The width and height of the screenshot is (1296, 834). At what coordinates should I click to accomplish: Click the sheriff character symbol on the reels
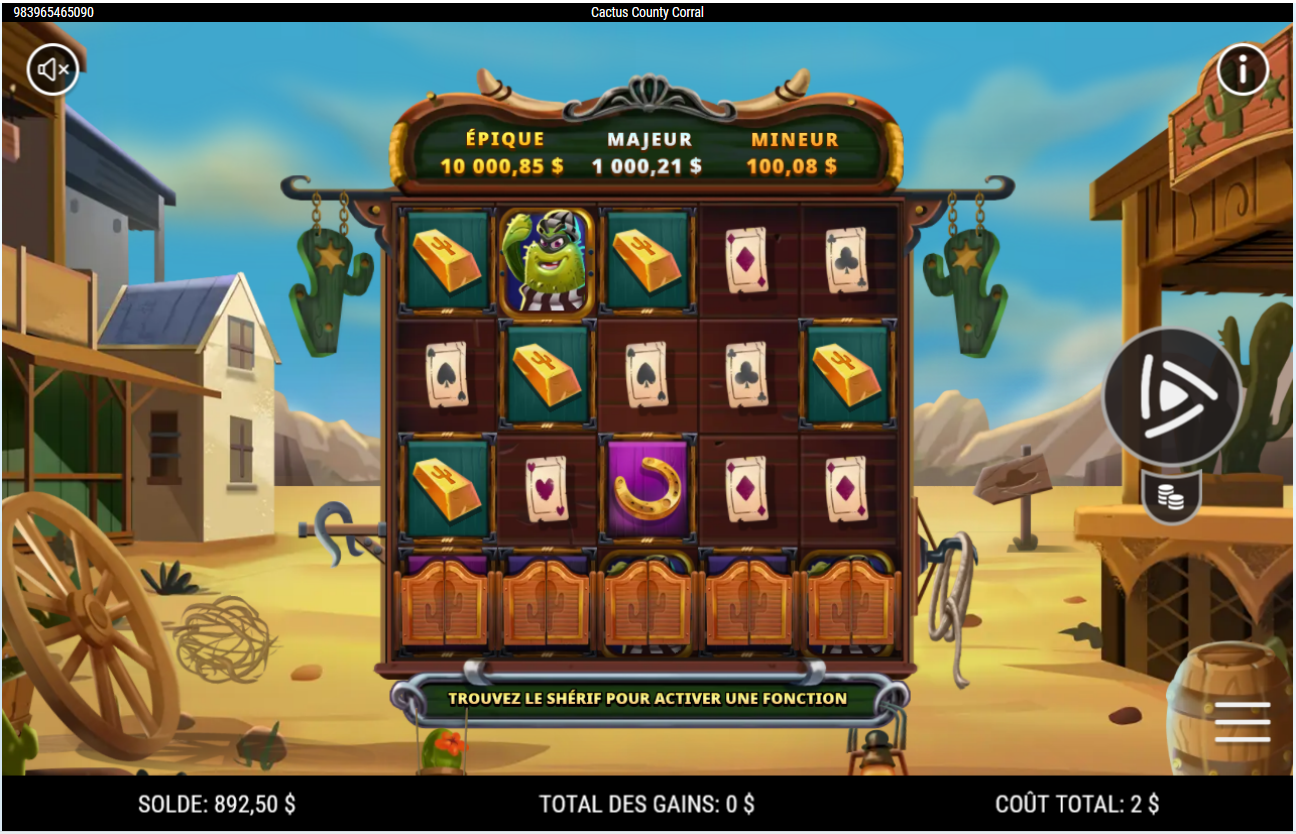[x=545, y=261]
